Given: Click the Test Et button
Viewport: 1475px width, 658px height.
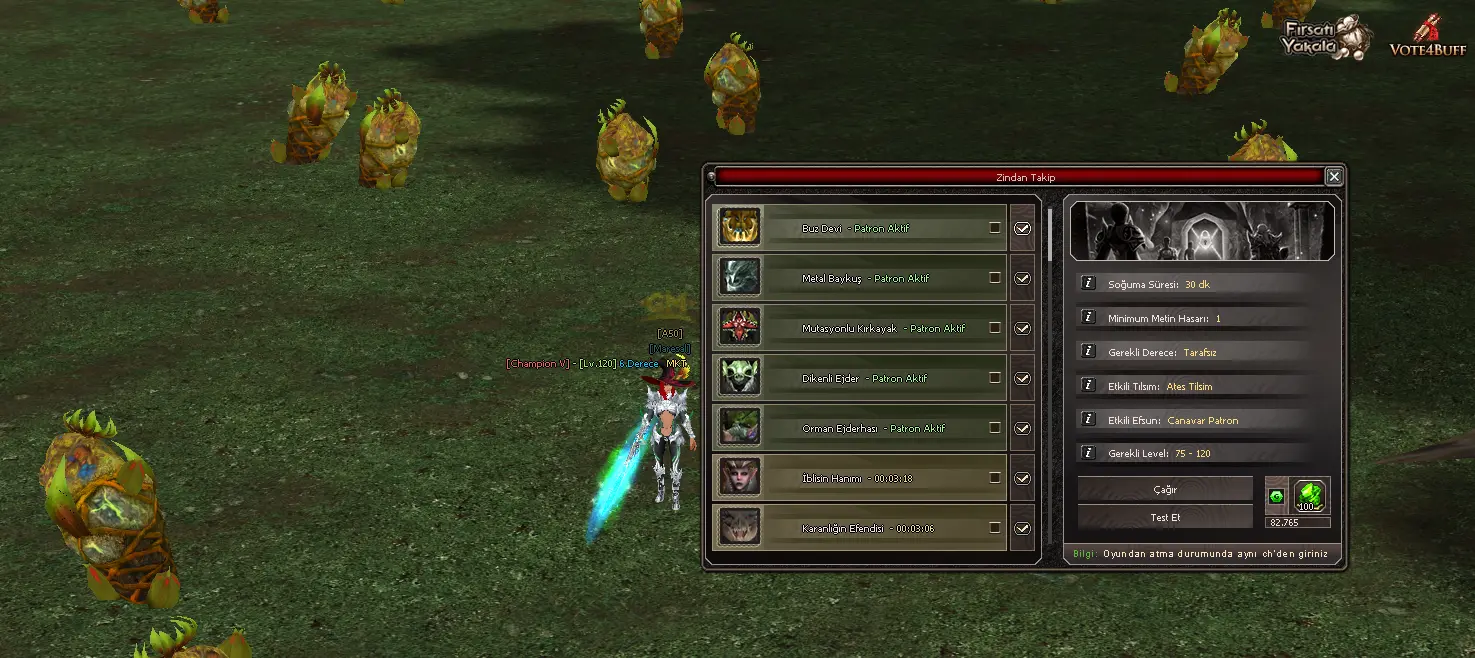Looking at the screenshot, I should (1165, 517).
